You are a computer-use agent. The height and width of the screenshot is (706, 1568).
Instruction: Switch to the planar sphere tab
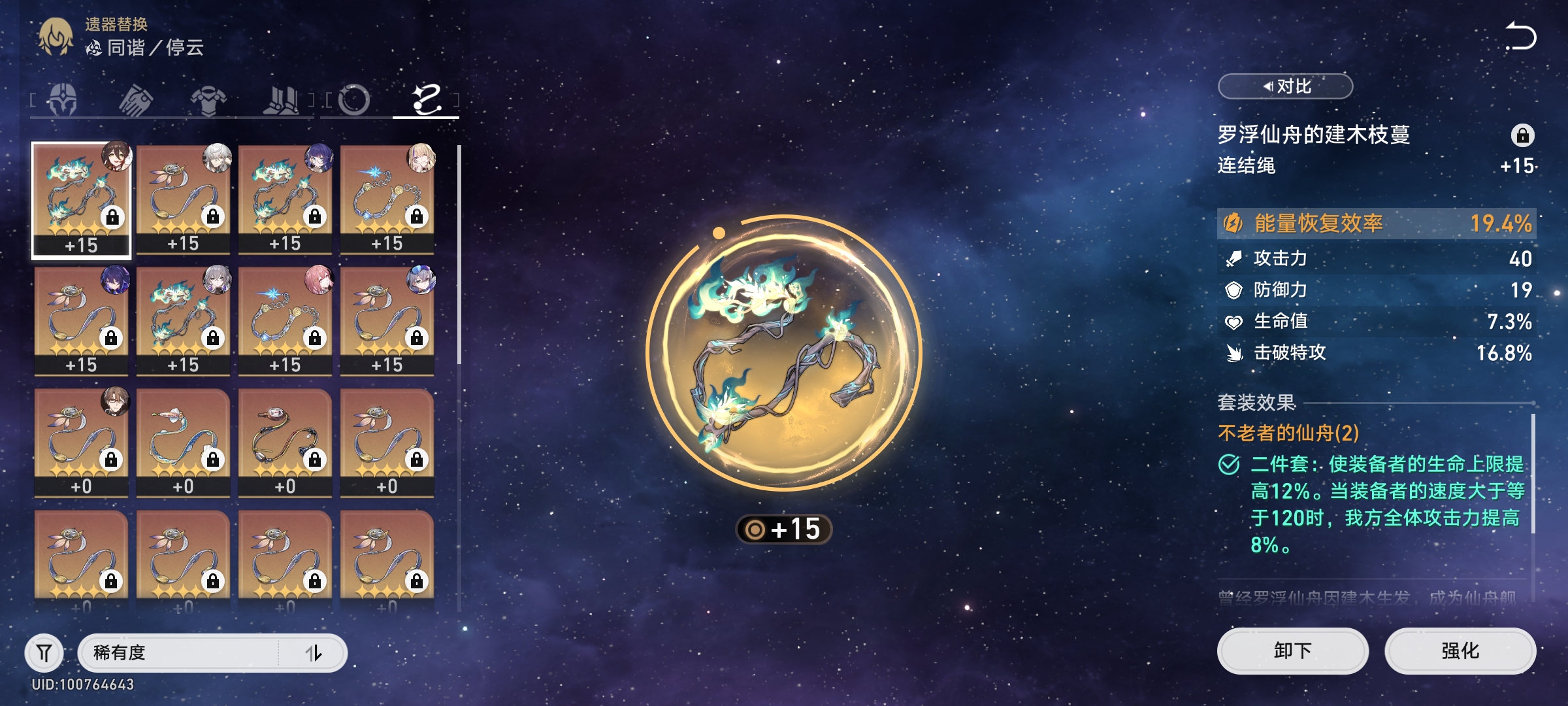pyautogui.click(x=354, y=100)
